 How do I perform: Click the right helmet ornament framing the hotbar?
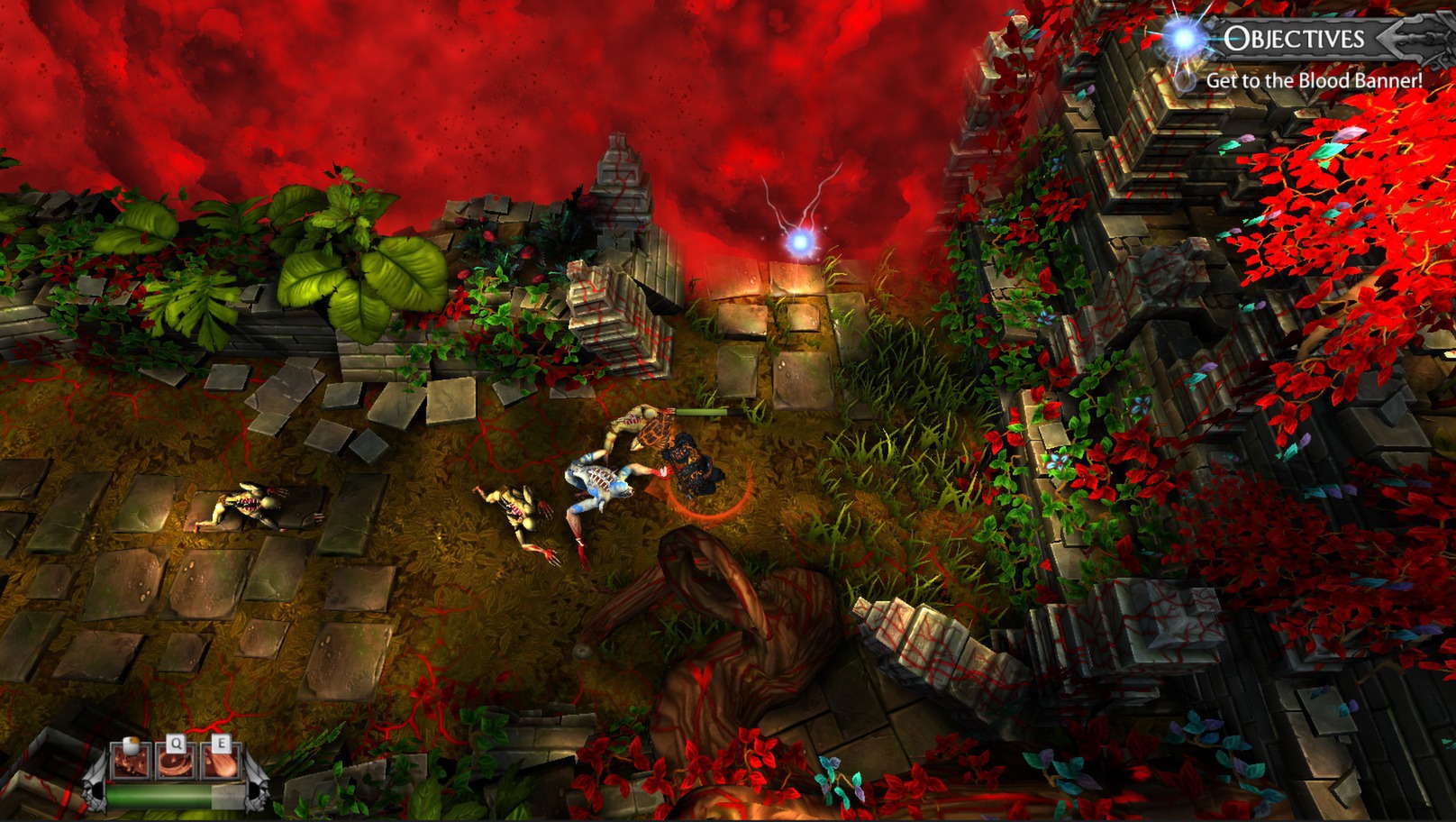(x=256, y=790)
